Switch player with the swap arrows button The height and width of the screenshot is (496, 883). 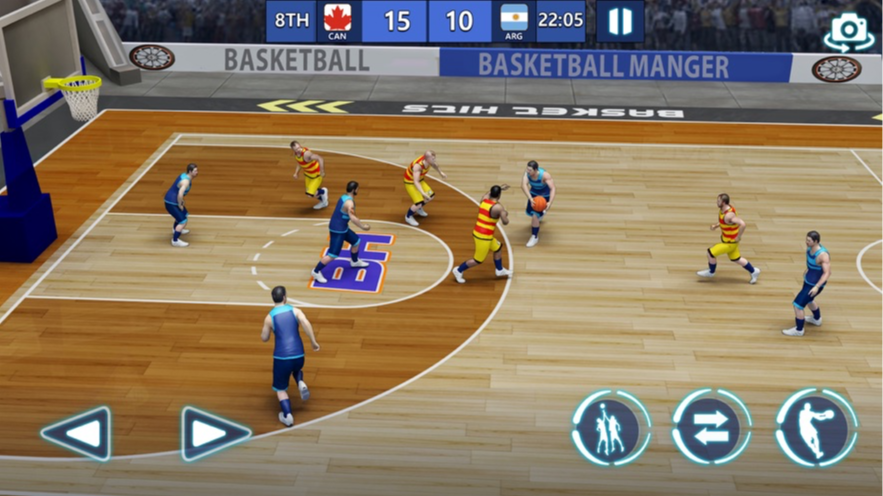[x=712, y=428]
